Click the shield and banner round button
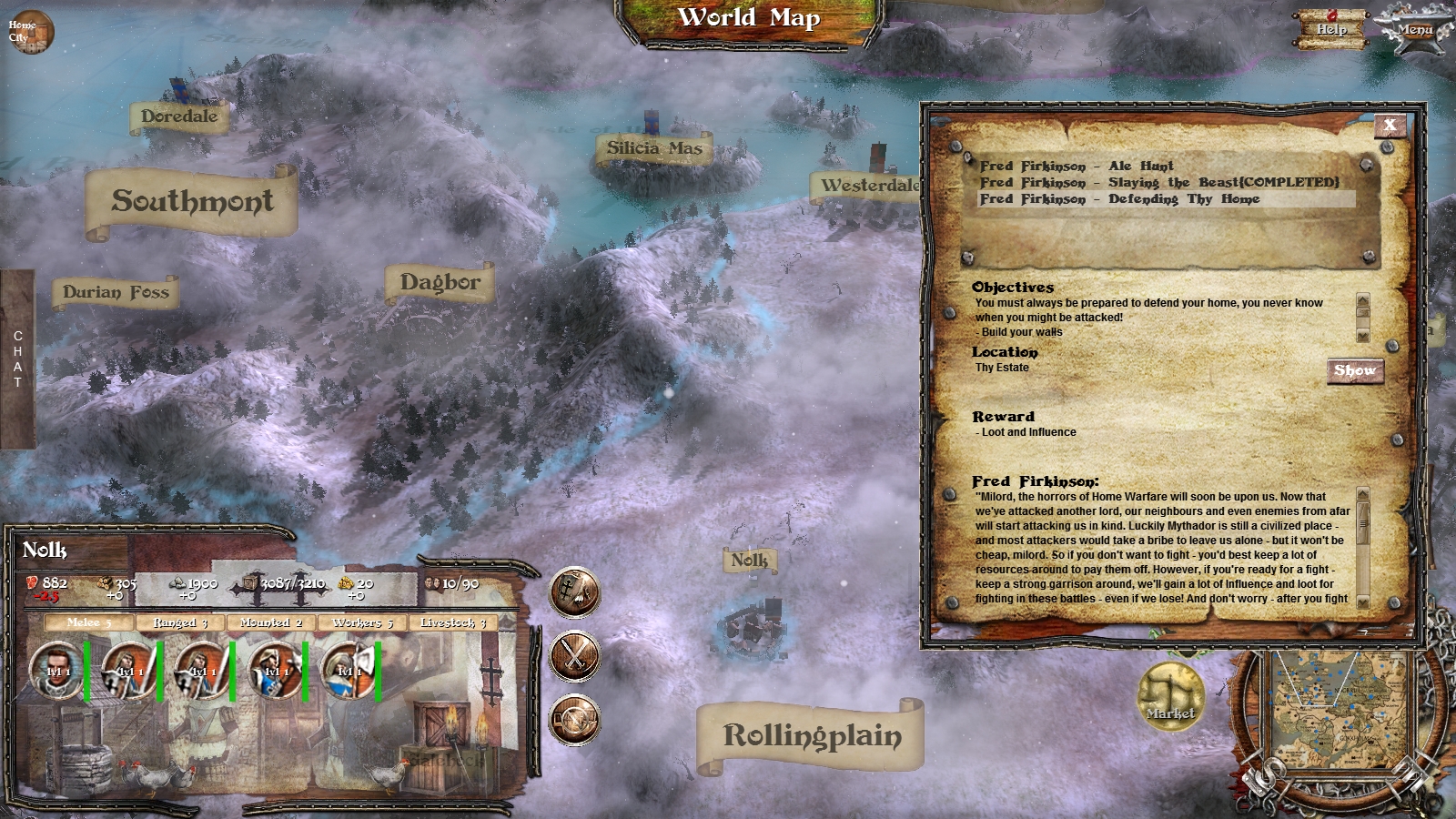The image size is (1456, 819). pyautogui.click(x=574, y=592)
